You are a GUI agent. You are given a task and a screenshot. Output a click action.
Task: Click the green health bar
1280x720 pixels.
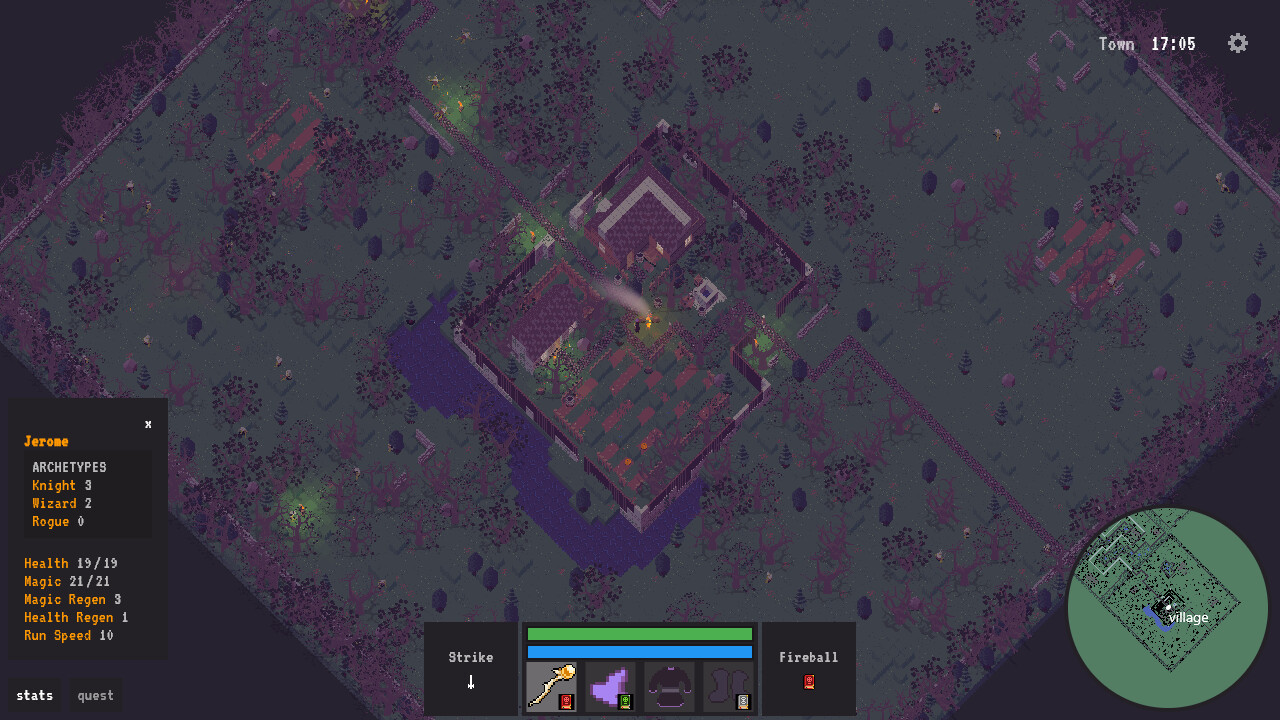640,634
